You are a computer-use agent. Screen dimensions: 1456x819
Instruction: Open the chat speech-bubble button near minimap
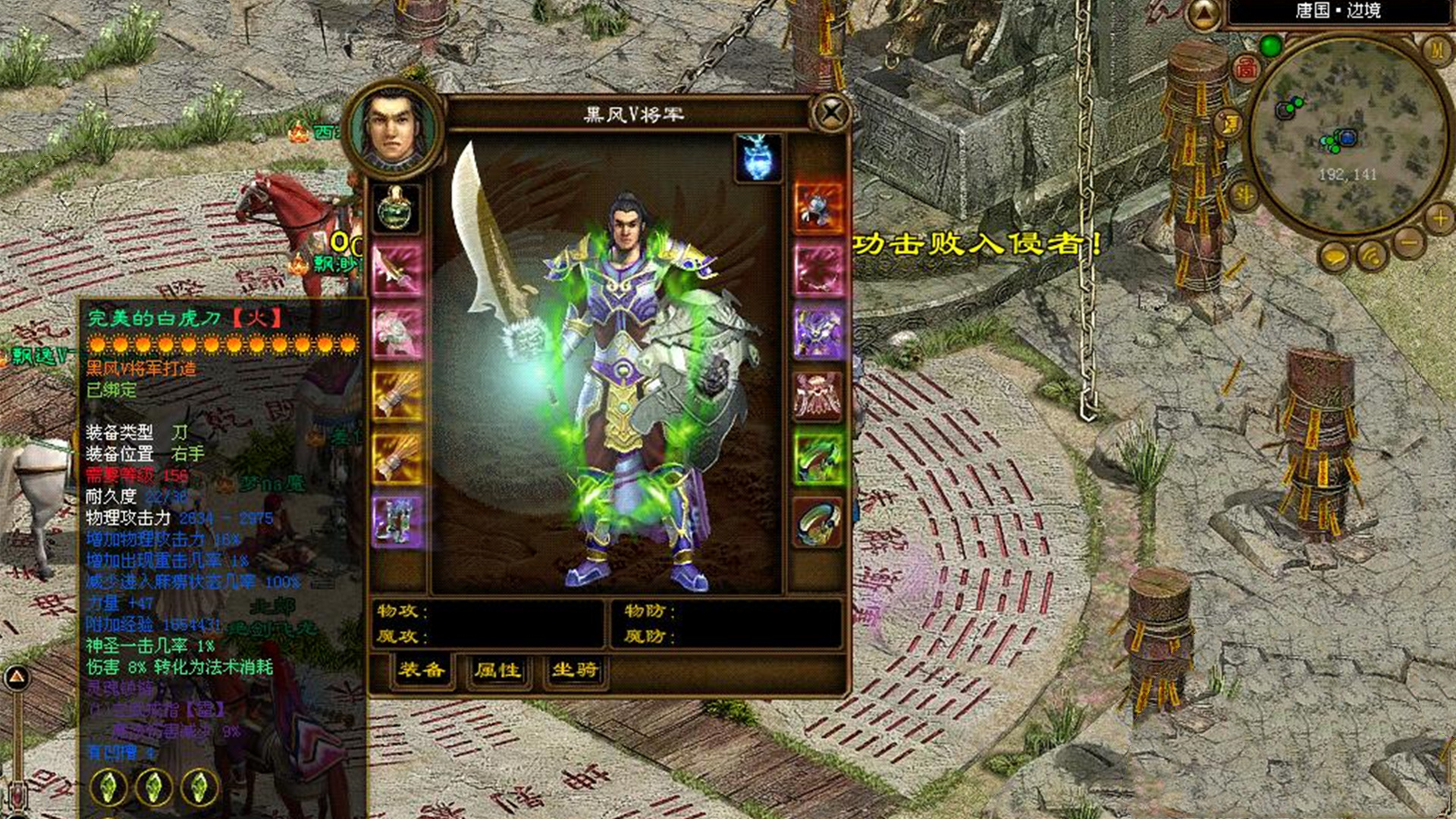(x=1335, y=258)
